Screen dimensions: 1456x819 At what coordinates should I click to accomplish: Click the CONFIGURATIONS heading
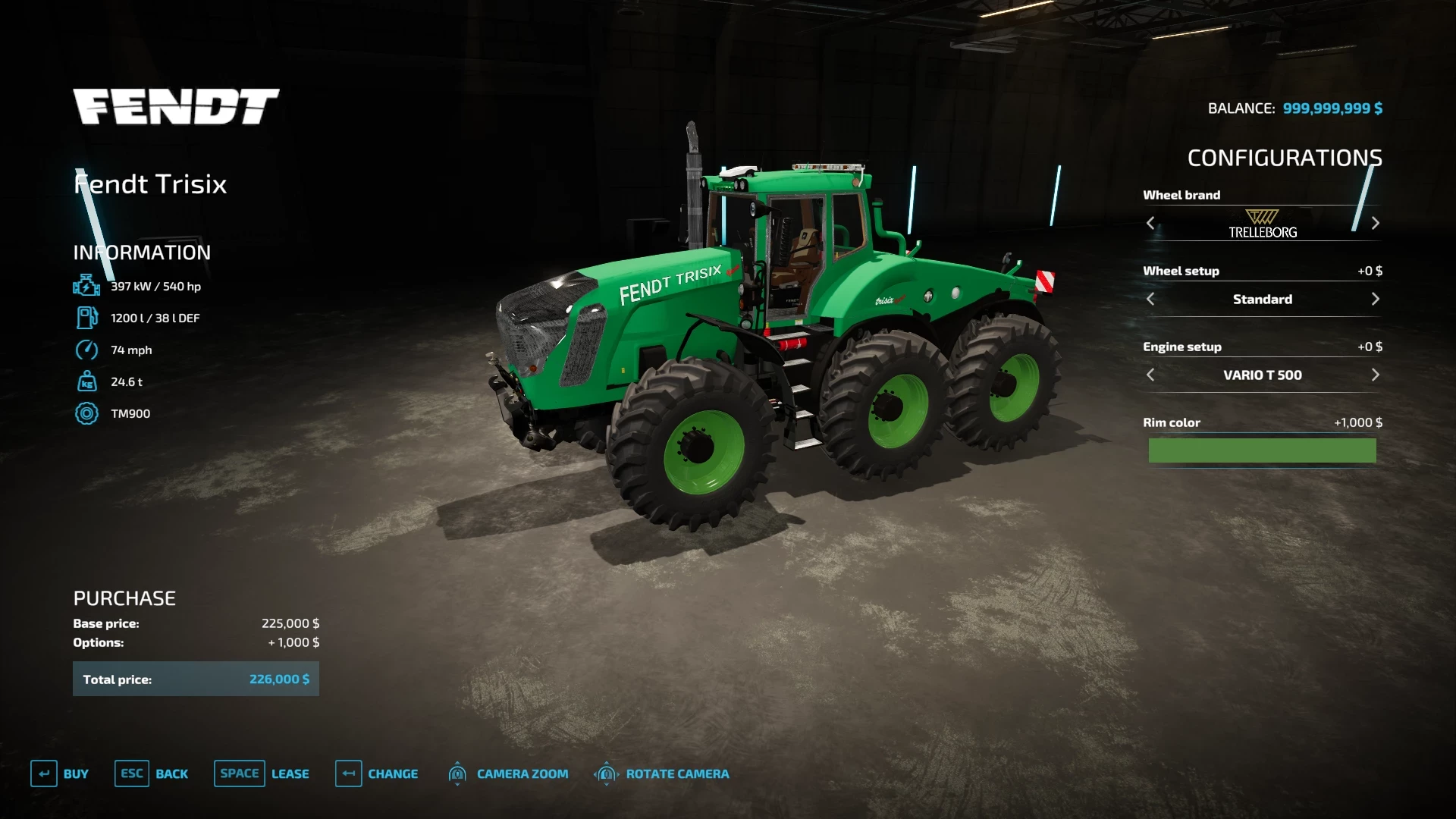[1284, 158]
